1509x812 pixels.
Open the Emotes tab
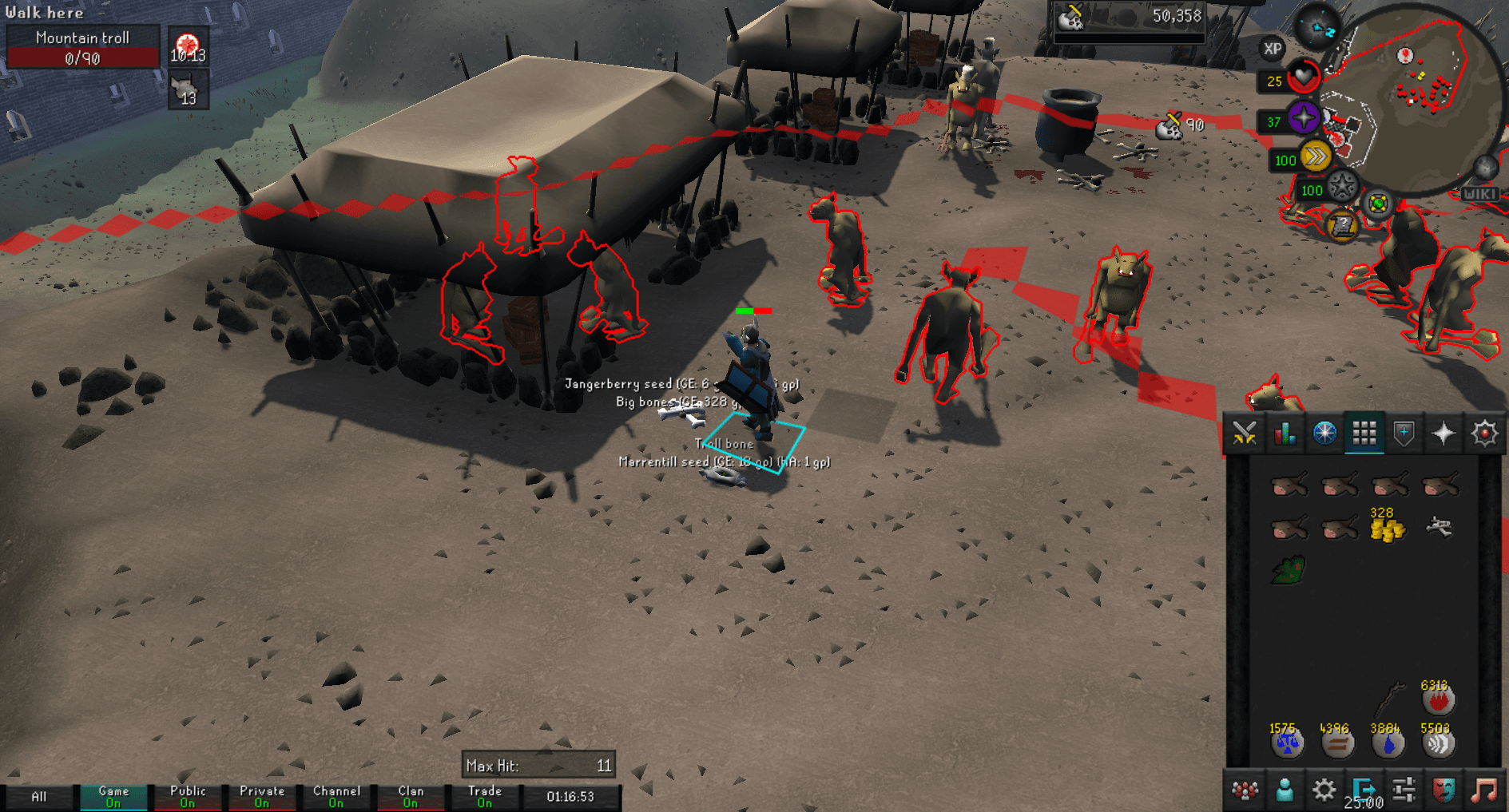(x=1443, y=790)
